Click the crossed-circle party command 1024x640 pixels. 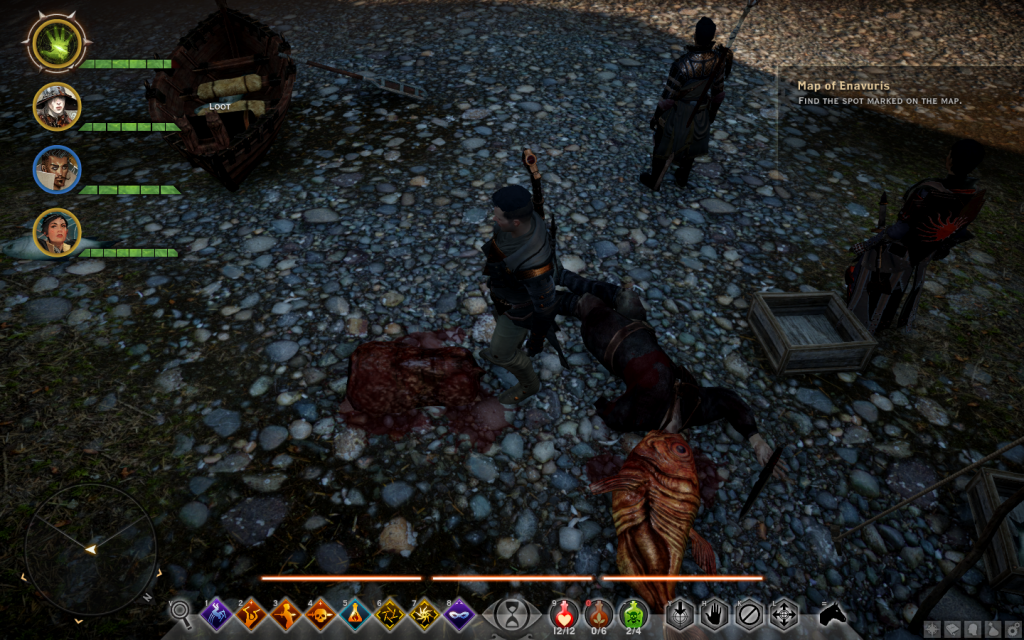point(748,612)
